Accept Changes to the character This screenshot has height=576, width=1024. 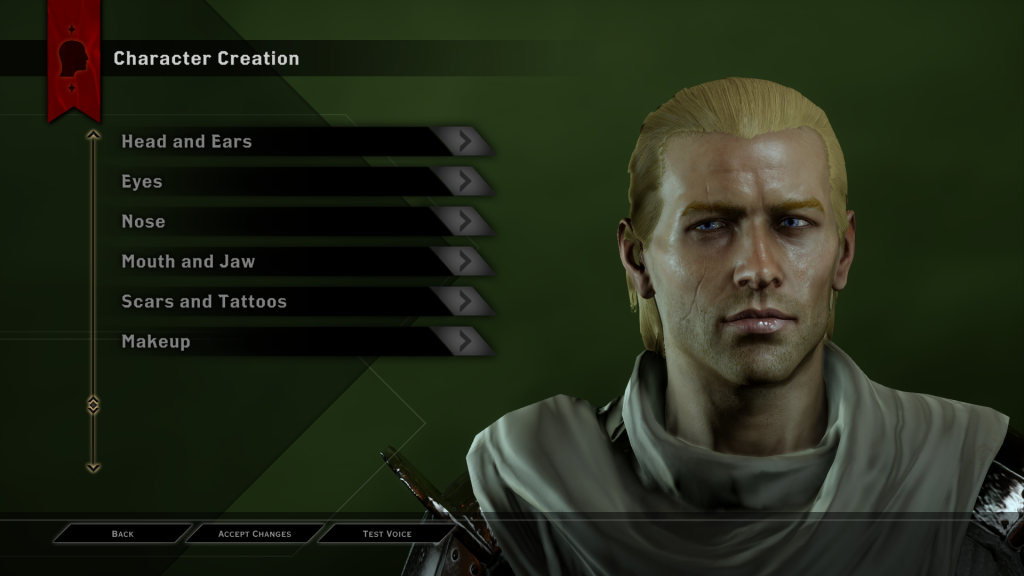pyautogui.click(x=254, y=534)
